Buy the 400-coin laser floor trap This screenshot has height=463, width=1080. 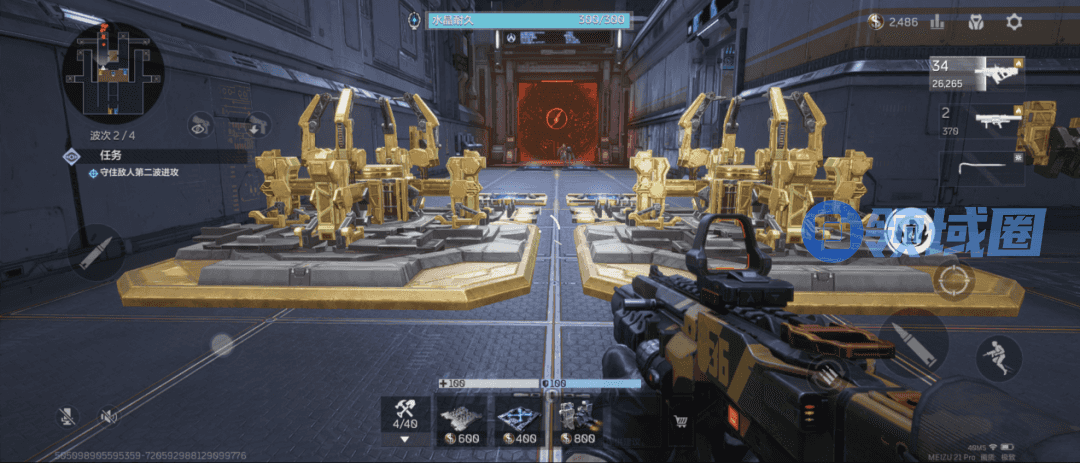coord(521,420)
